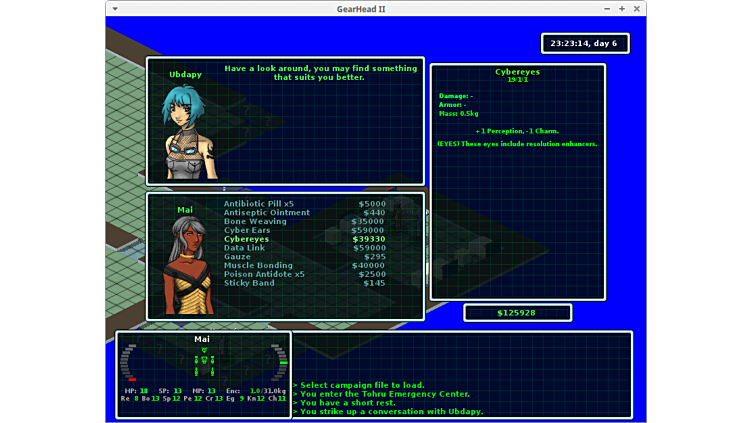This screenshot has width=752, height=423.
Task: Pick Poison Antidote x5
Action: tap(264, 275)
